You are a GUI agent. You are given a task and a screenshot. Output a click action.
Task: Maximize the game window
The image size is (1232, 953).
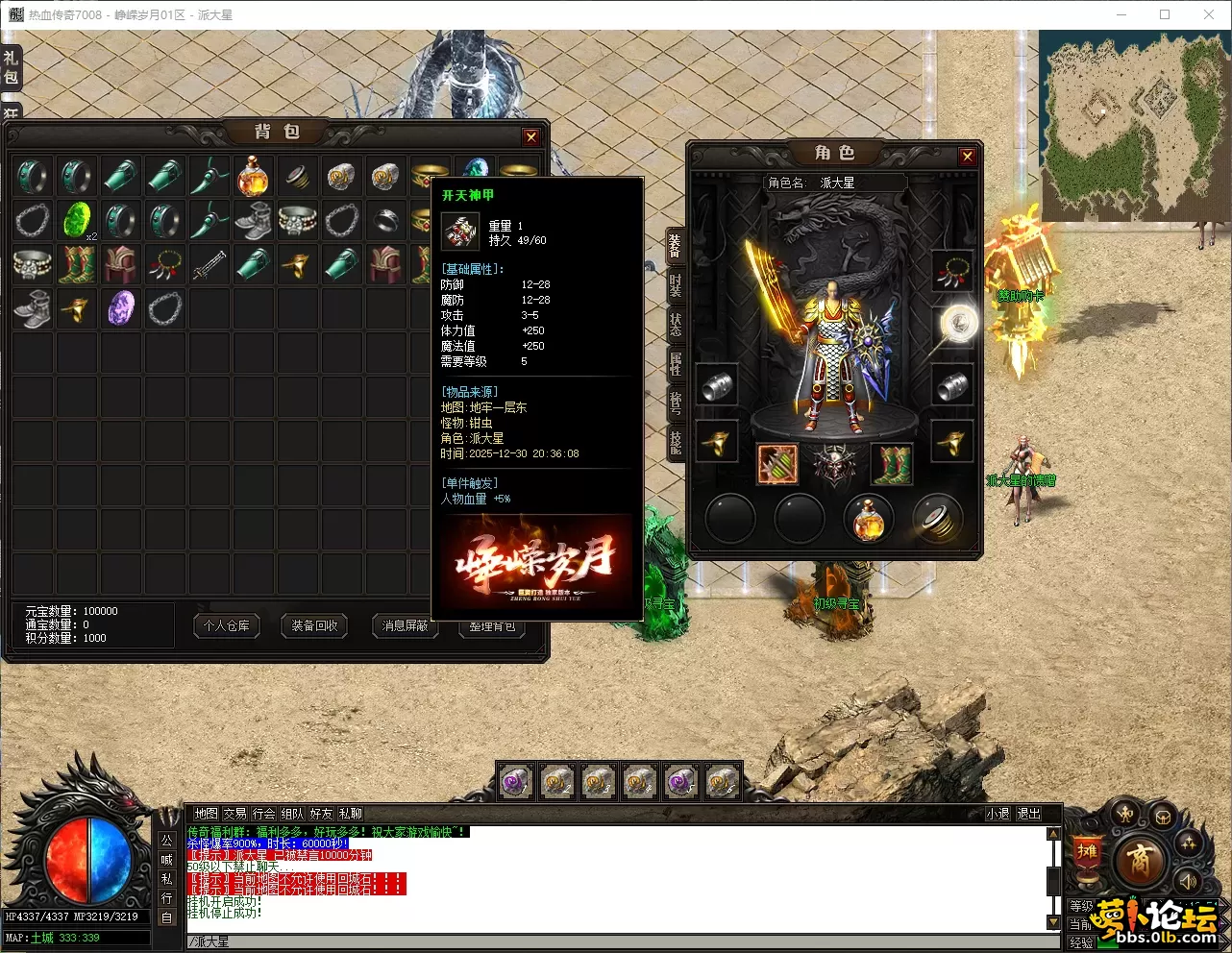[1165, 14]
